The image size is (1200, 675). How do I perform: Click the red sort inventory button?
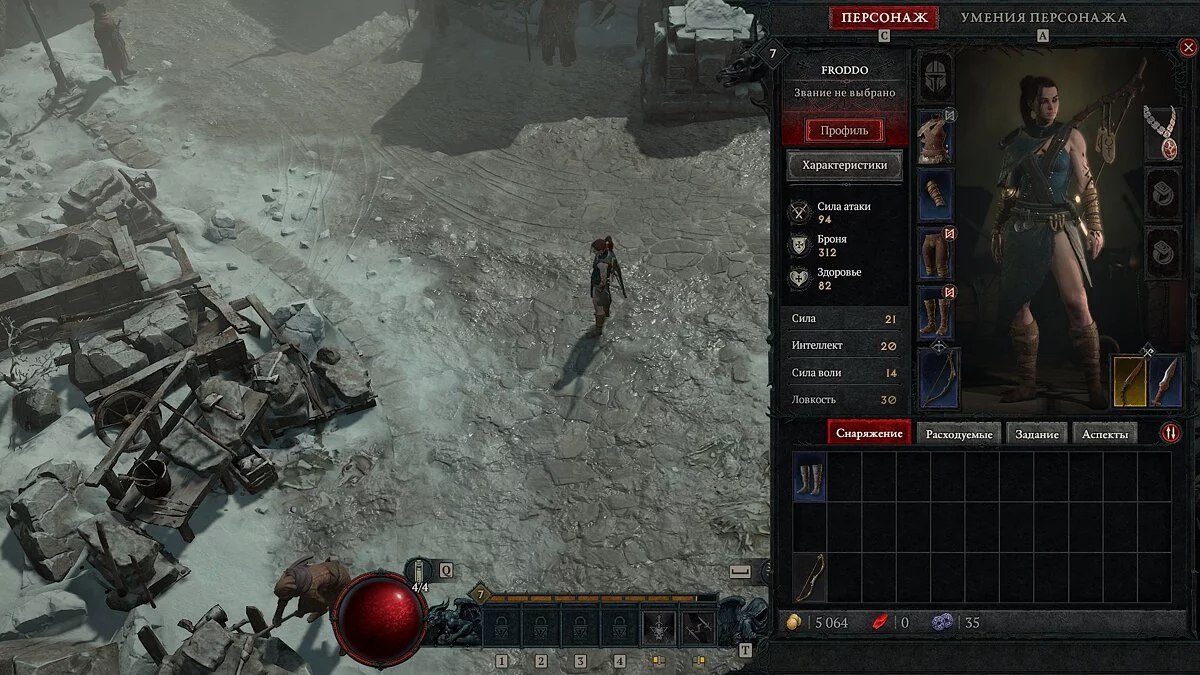click(x=1171, y=433)
